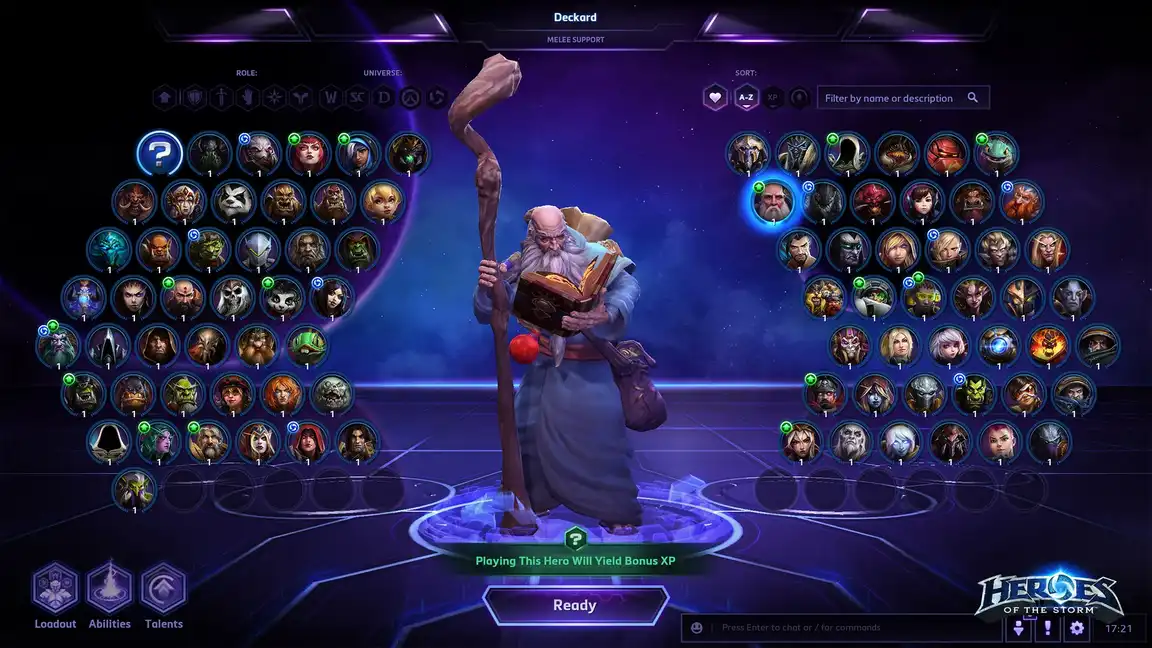Filter by the shield tank role
1152x648 pixels.
pos(192,98)
